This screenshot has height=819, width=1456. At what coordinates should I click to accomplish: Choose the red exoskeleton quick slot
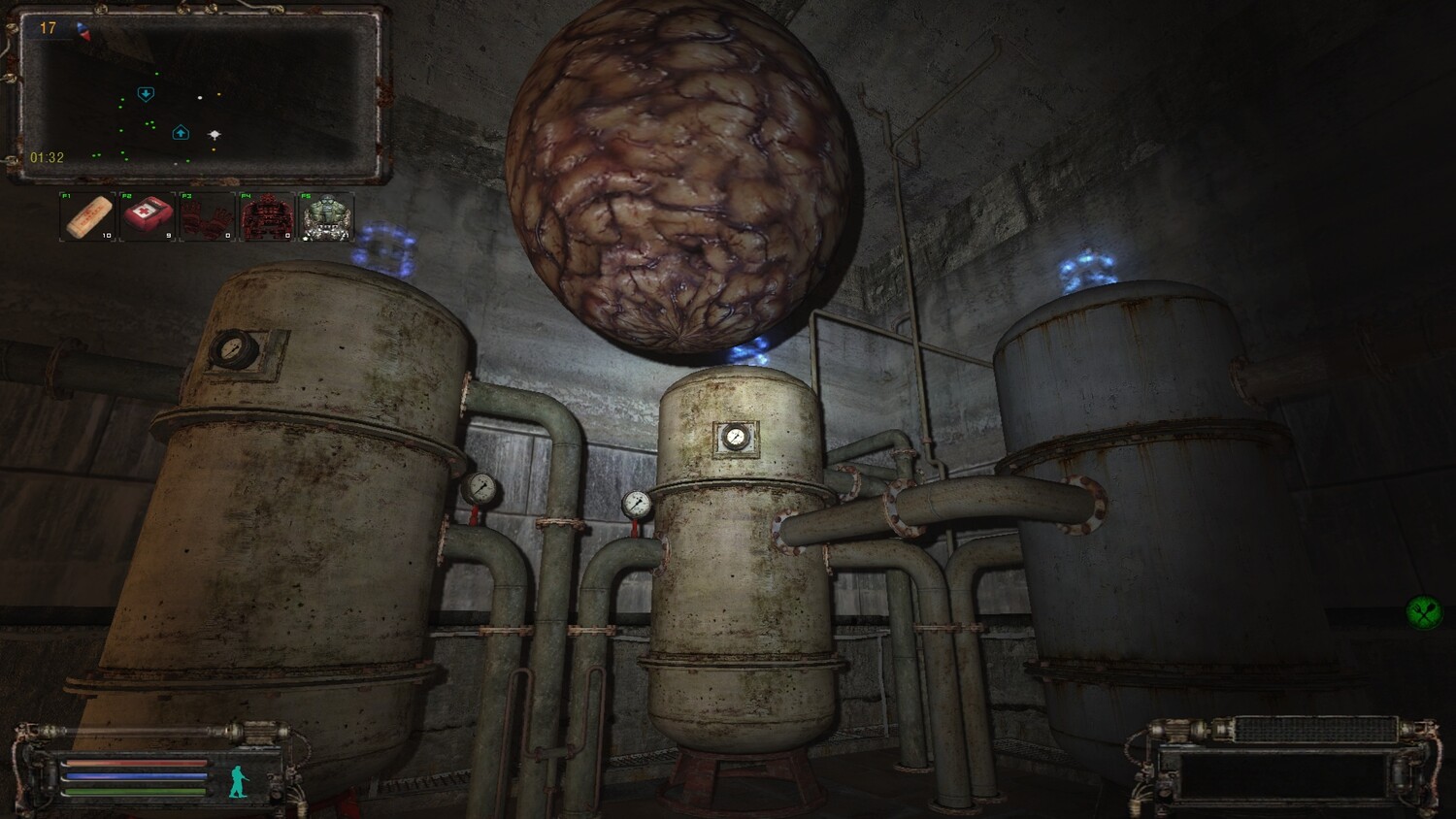click(267, 216)
